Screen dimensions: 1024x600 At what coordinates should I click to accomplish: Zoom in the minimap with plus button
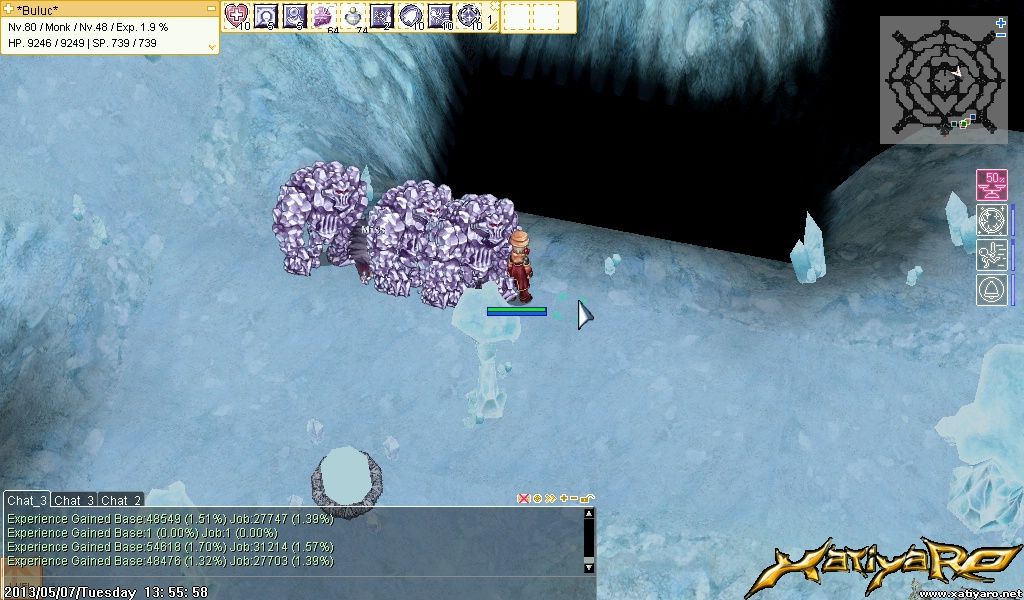1001,22
